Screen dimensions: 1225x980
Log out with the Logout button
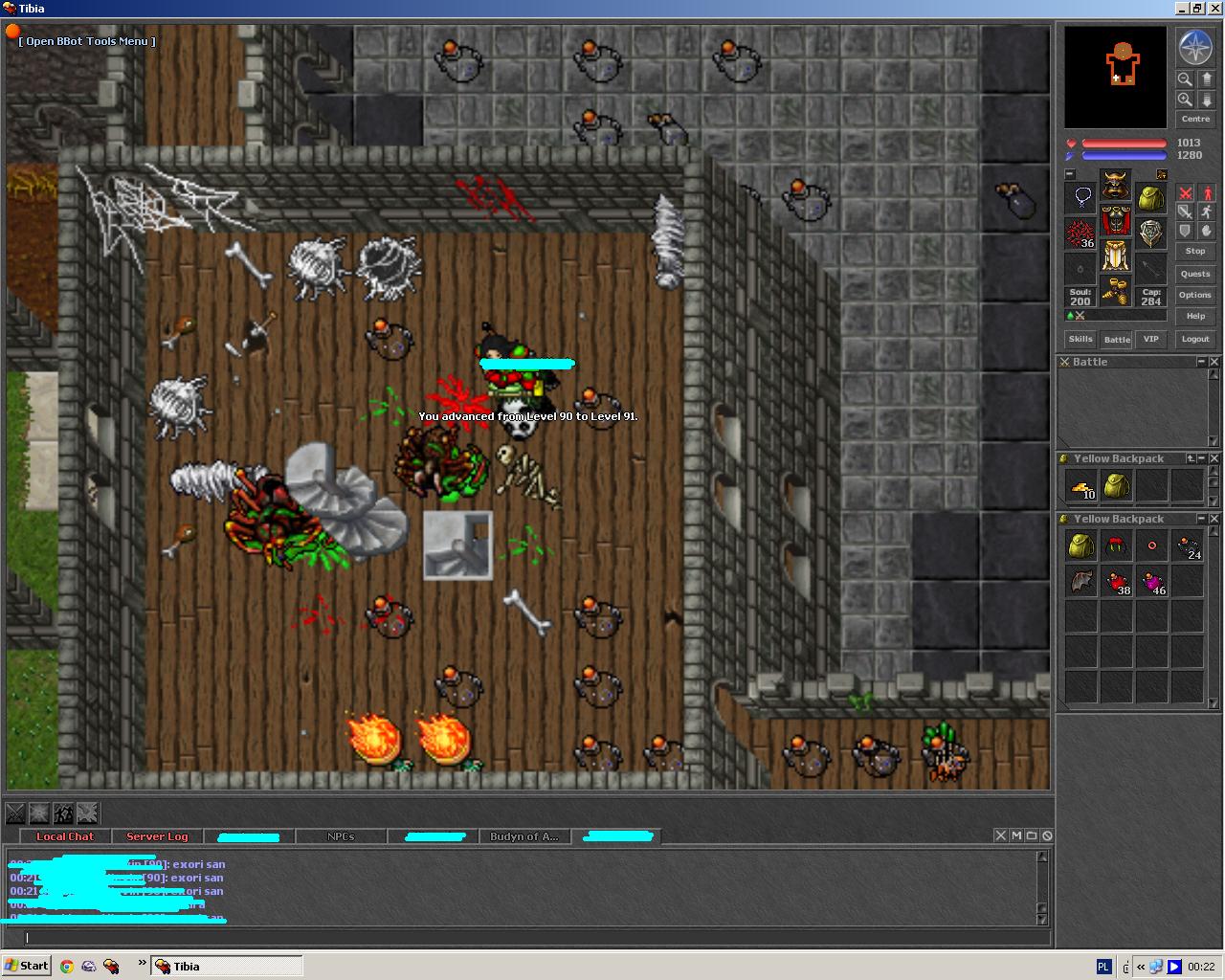point(1195,339)
